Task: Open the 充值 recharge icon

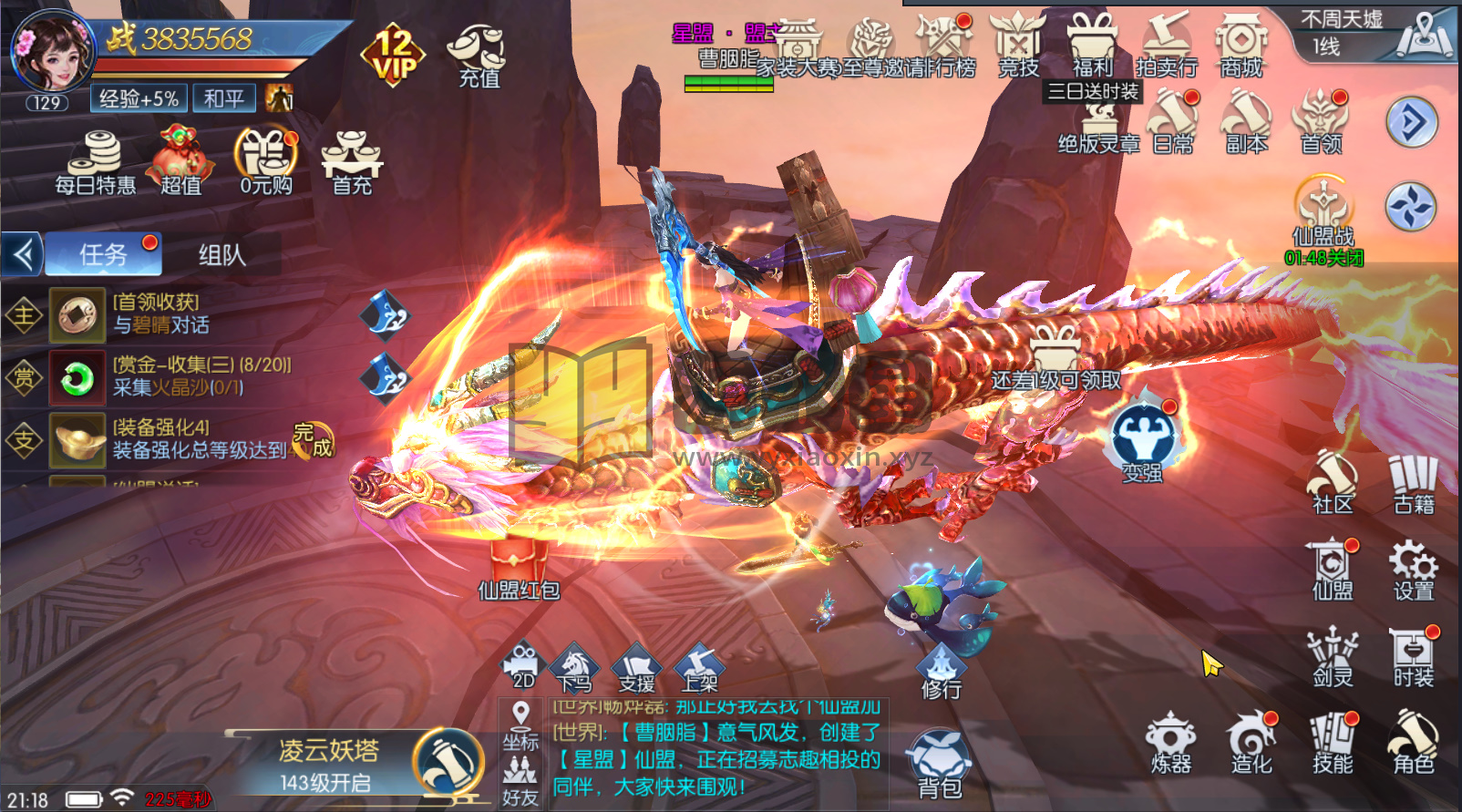Action: pos(477,55)
